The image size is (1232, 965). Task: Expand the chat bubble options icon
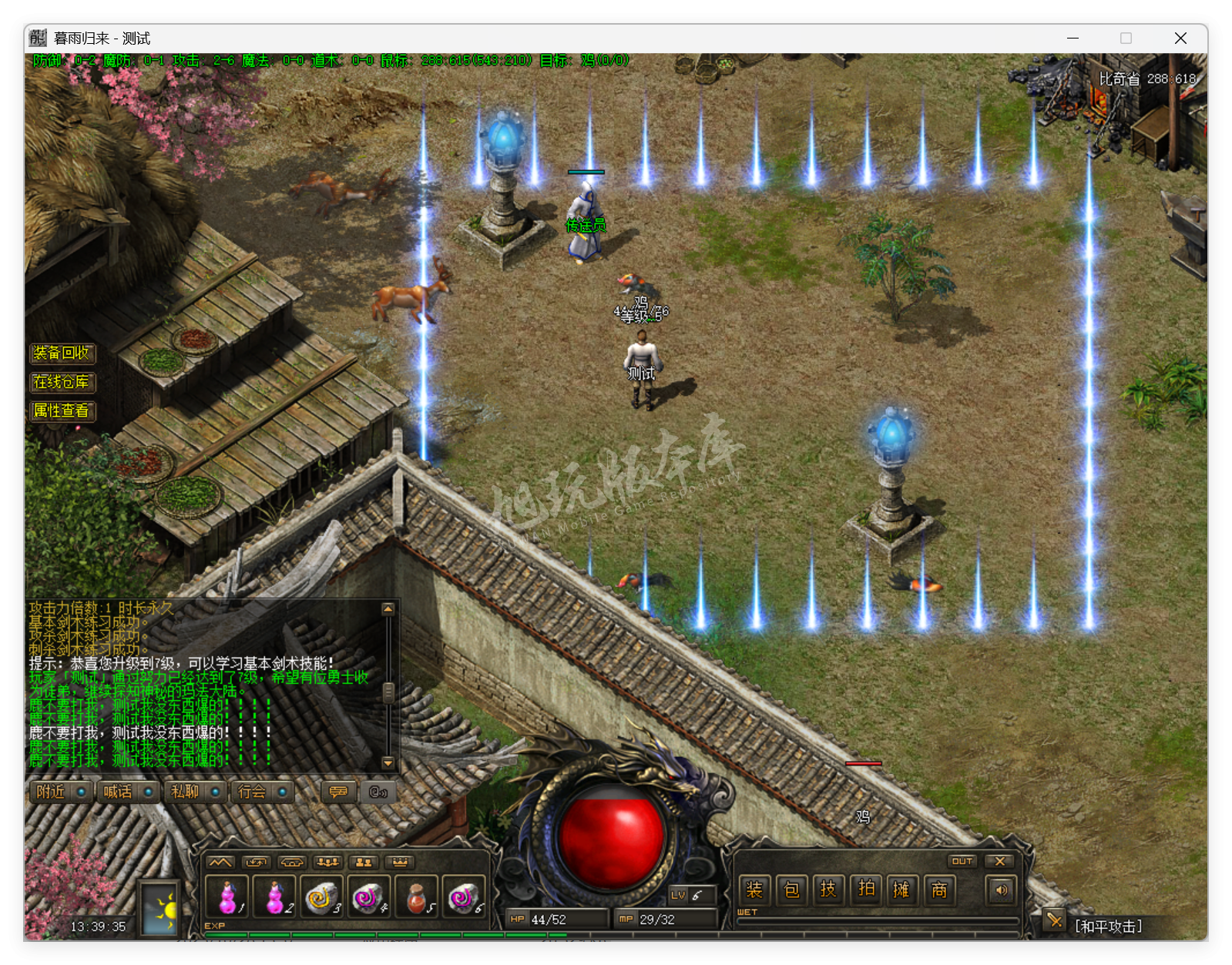338,792
